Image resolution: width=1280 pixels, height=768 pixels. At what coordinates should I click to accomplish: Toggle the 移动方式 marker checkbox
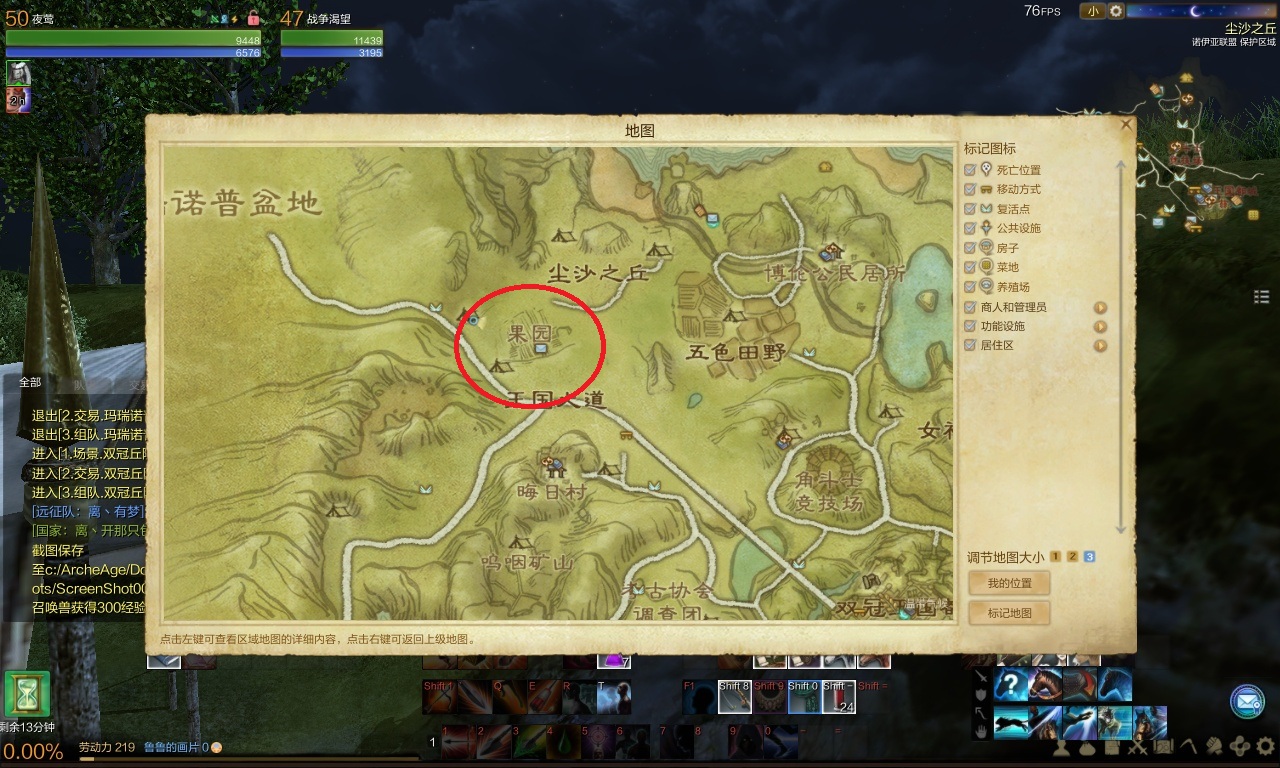point(970,189)
